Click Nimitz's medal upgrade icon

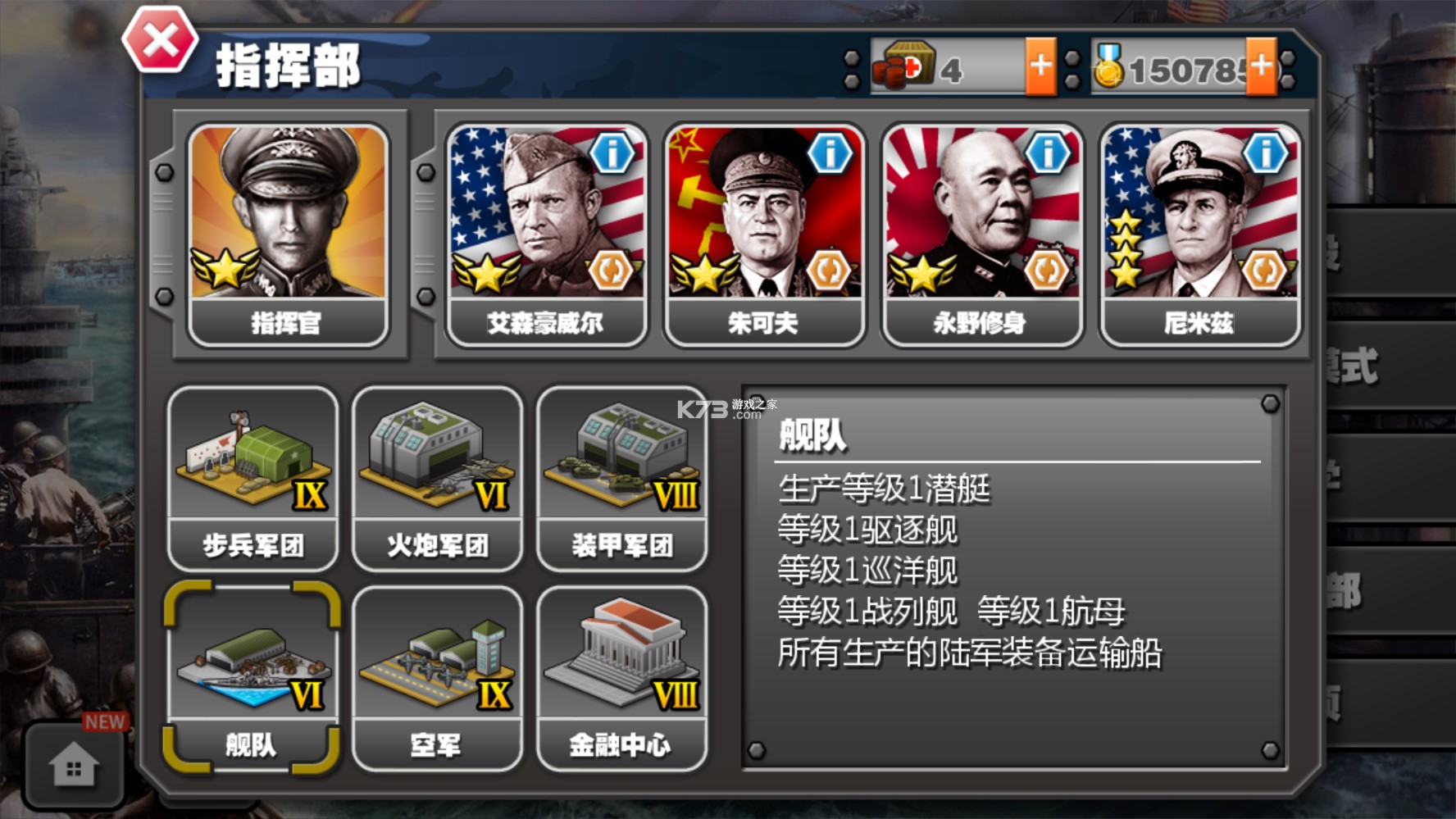(x=1267, y=269)
